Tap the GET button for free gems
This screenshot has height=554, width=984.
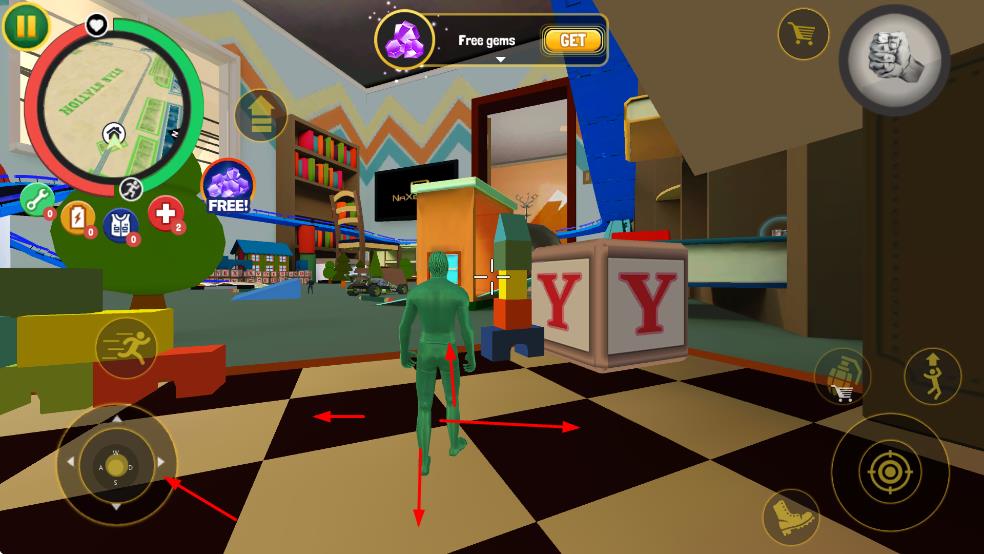[x=573, y=40]
